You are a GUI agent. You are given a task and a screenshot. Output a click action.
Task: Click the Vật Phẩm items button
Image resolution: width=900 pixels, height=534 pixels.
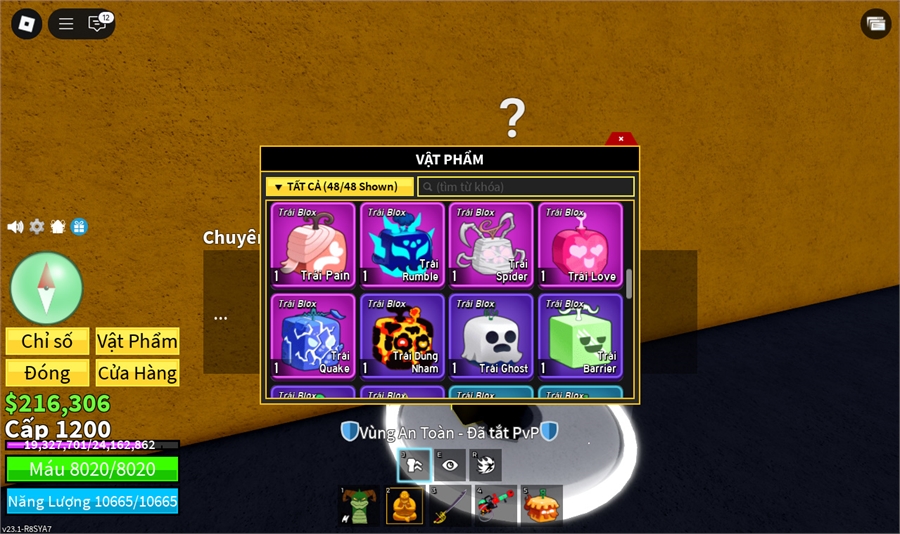[x=137, y=341]
